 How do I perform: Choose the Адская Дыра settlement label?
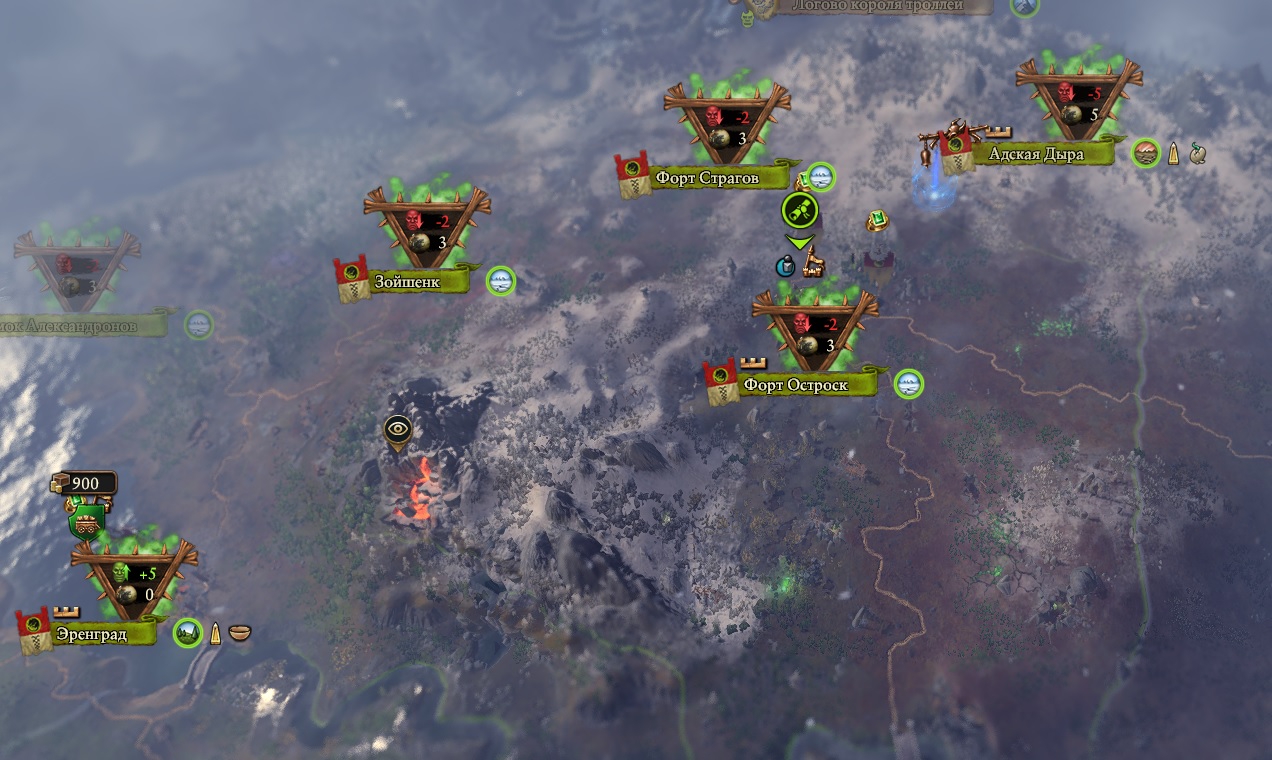1035,154
